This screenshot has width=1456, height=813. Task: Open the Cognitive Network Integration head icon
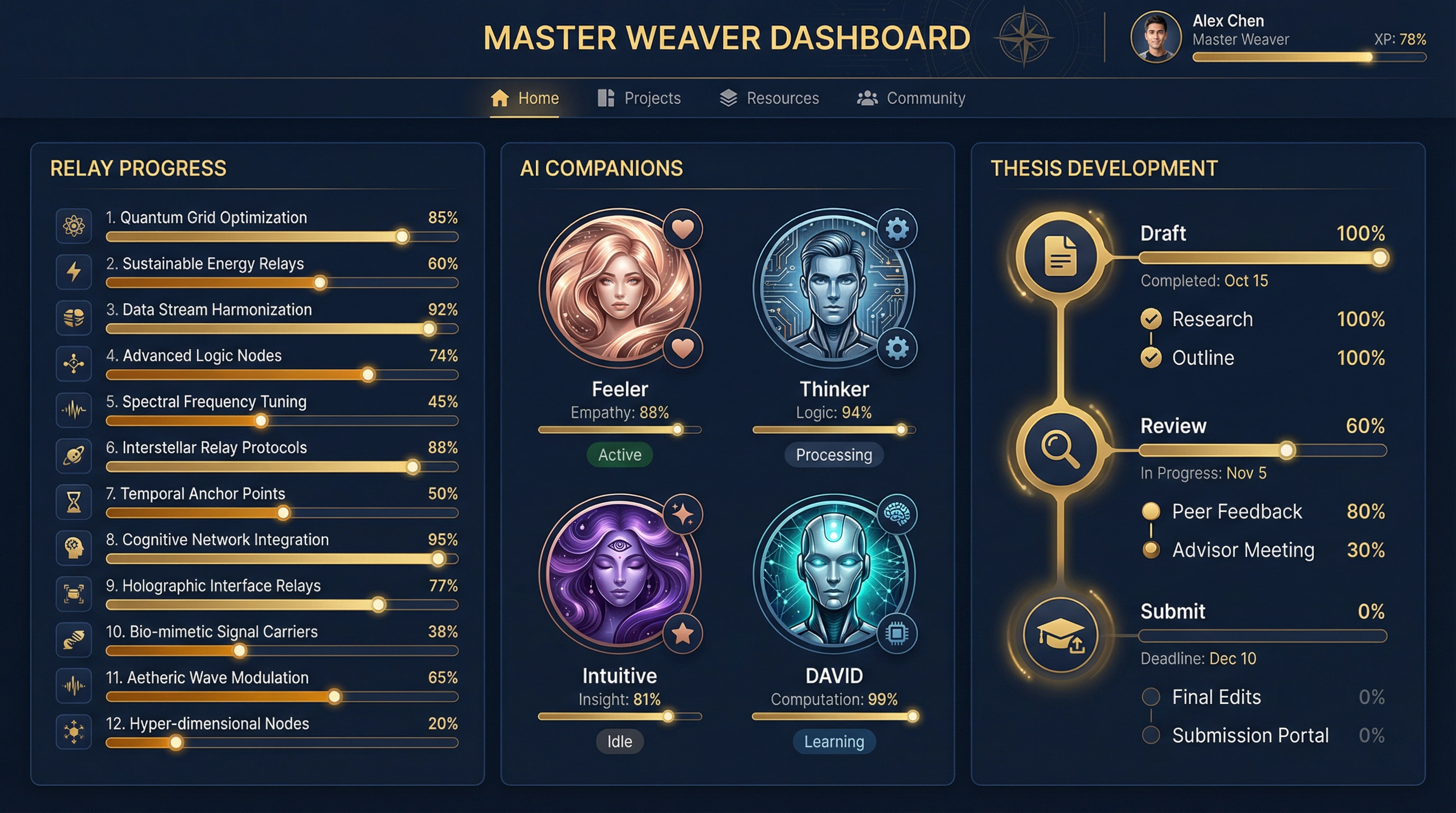(74, 548)
